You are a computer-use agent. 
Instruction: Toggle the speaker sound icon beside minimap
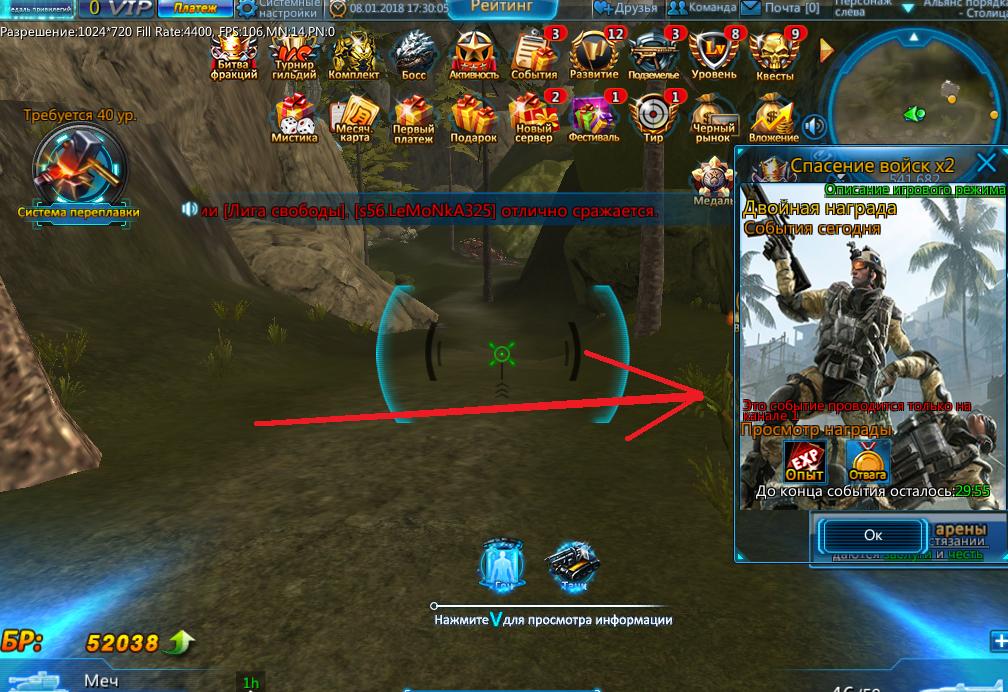point(815,126)
